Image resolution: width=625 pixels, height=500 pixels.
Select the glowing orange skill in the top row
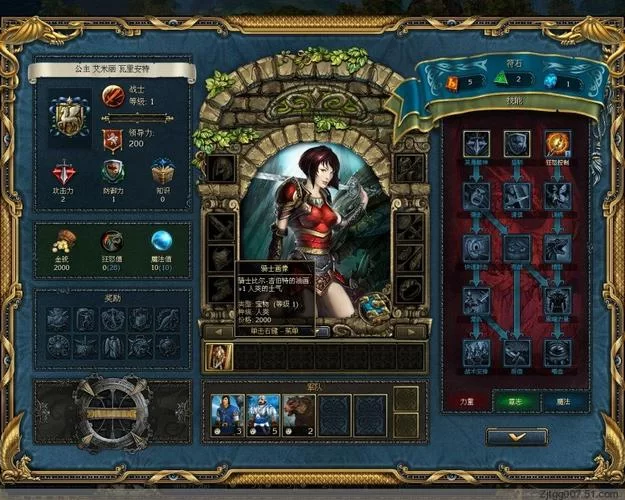[x=557, y=142]
